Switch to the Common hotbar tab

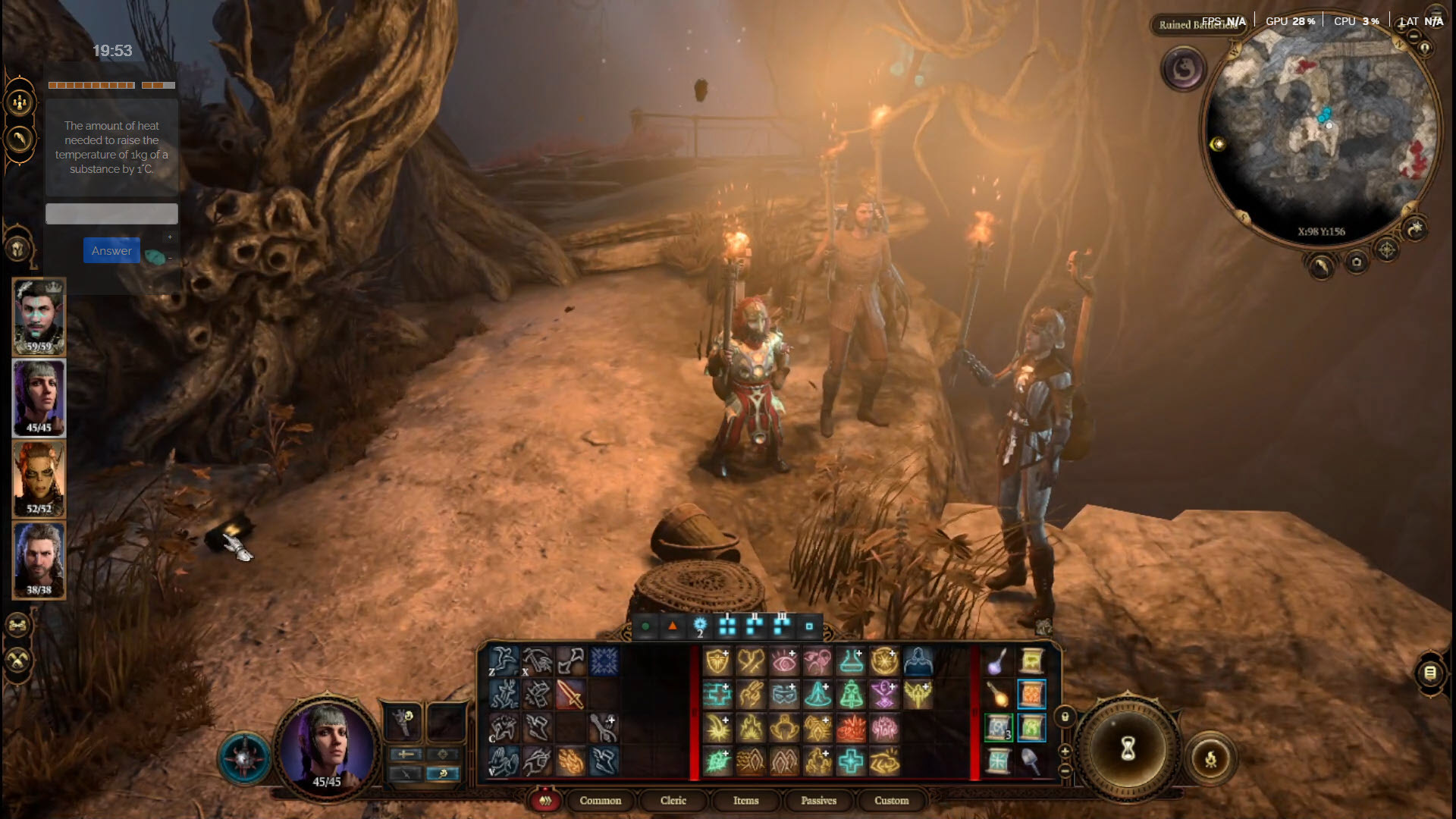coord(600,801)
